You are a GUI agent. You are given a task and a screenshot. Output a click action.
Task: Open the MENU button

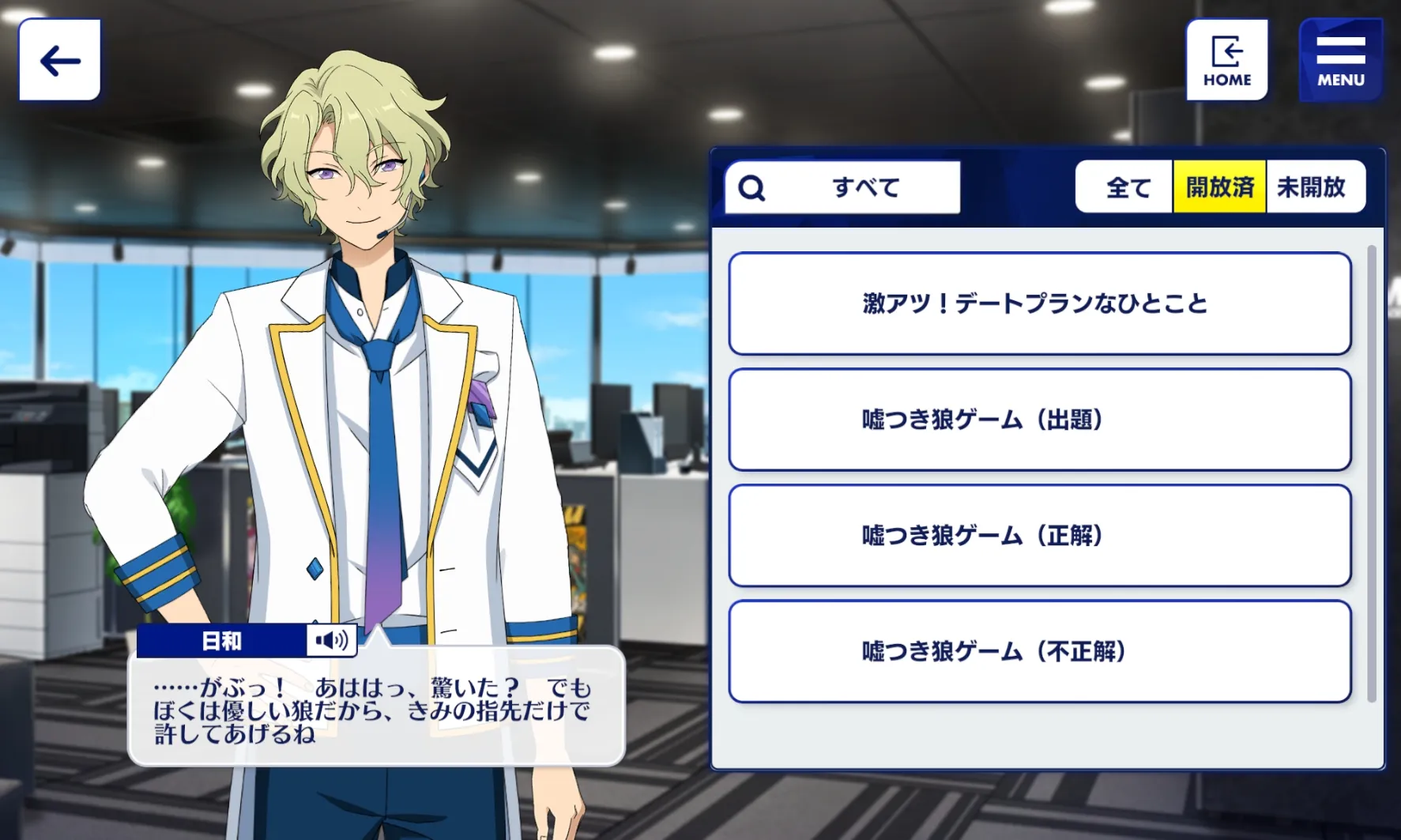pyautogui.click(x=1340, y=60)
